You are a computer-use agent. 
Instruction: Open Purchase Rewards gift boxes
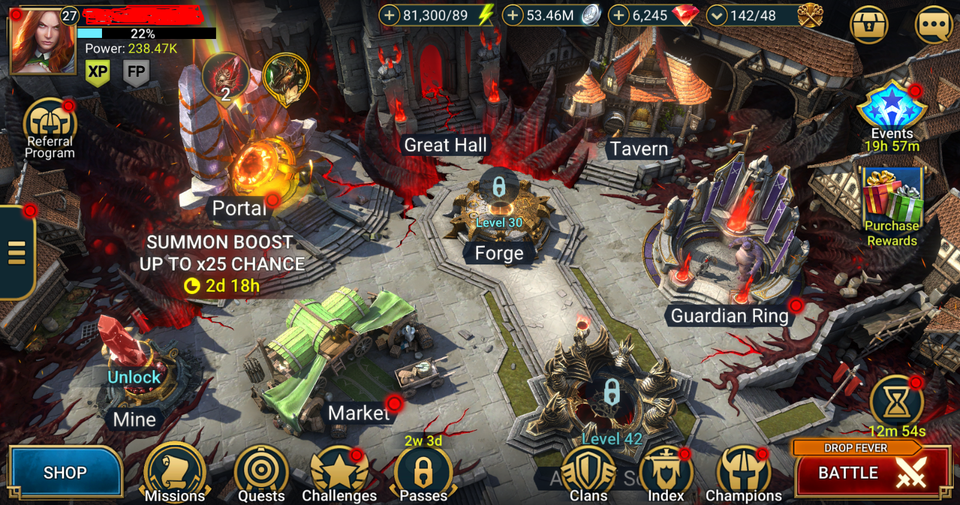891,197
